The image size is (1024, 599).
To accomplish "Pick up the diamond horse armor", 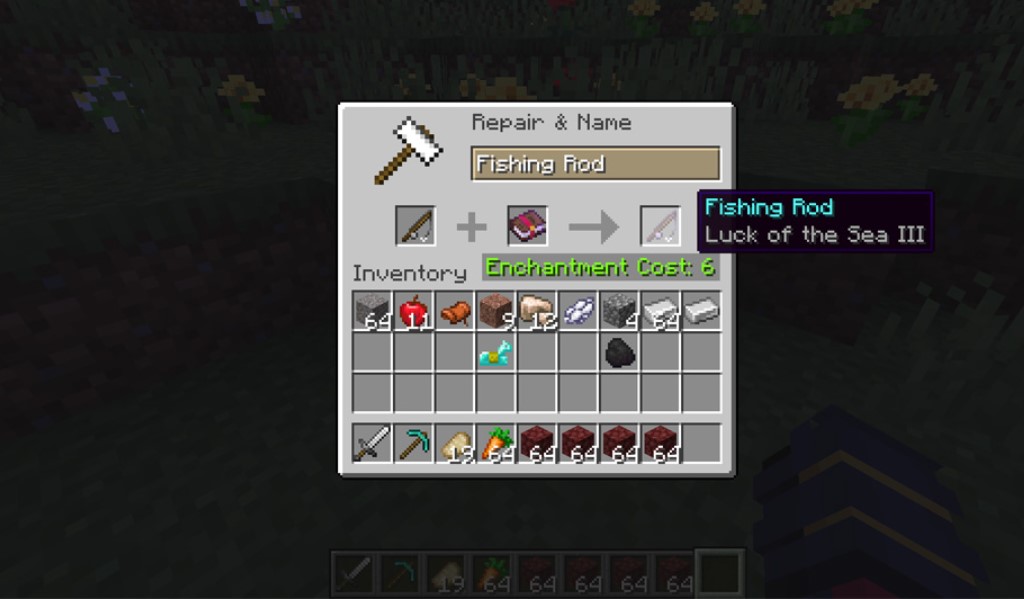I will coord(495,352).
